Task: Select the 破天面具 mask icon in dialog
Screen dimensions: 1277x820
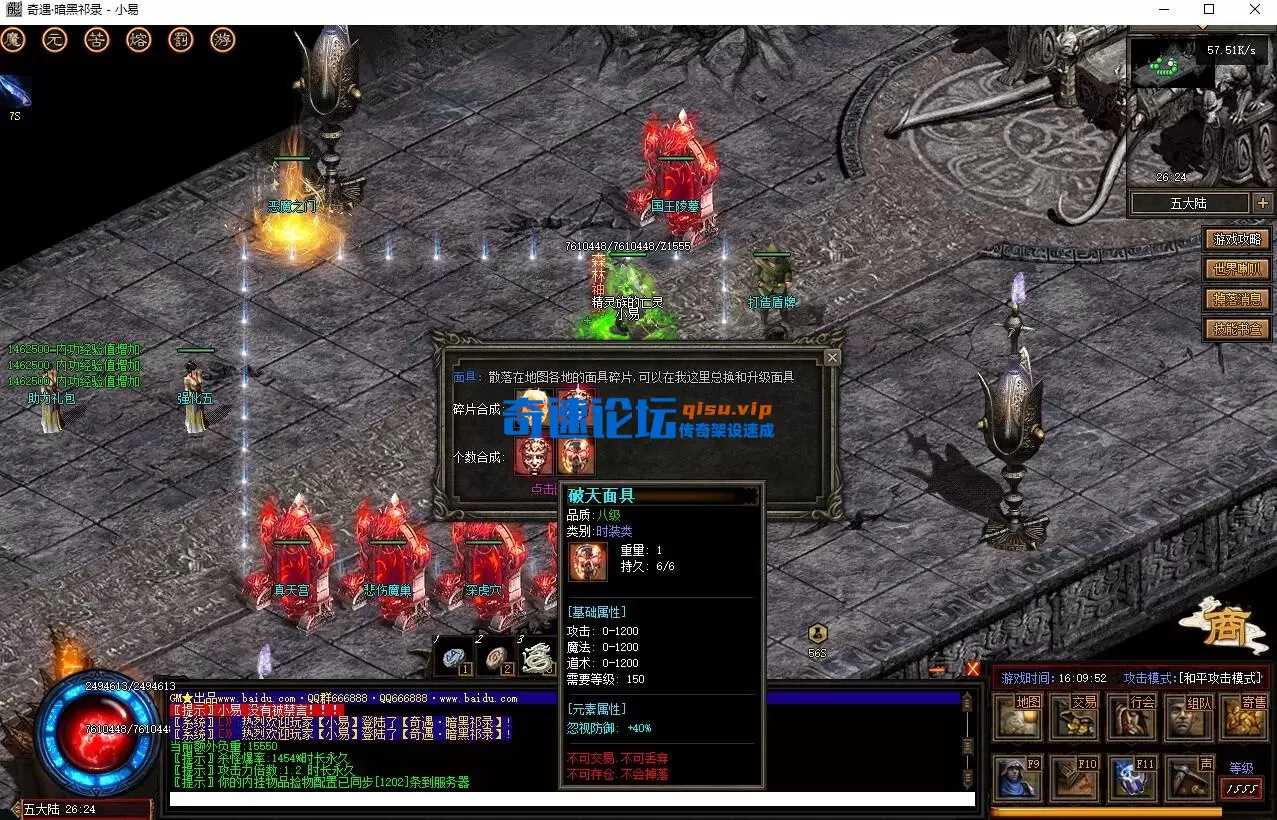Action: tap(577, 456)
